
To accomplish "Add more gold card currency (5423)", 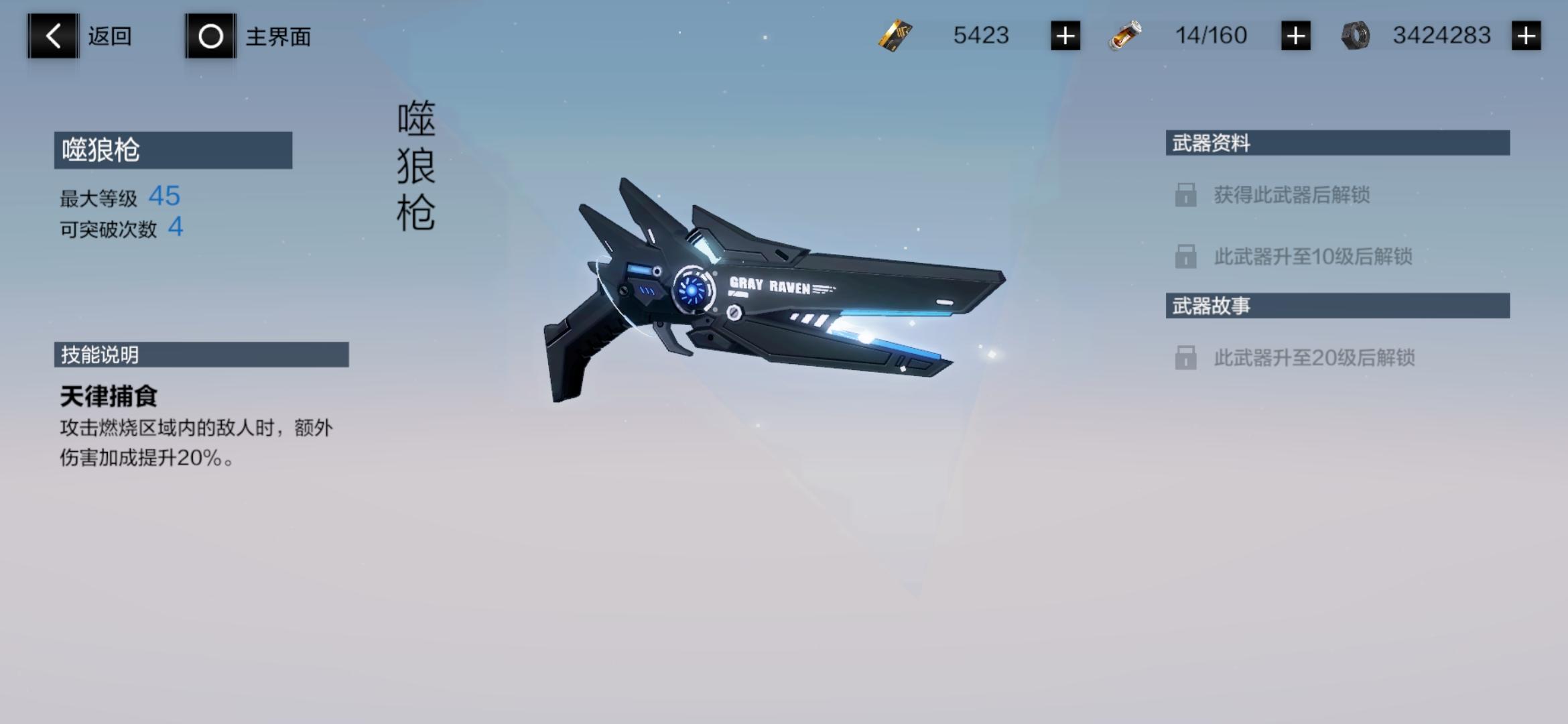I will 1065,36.
